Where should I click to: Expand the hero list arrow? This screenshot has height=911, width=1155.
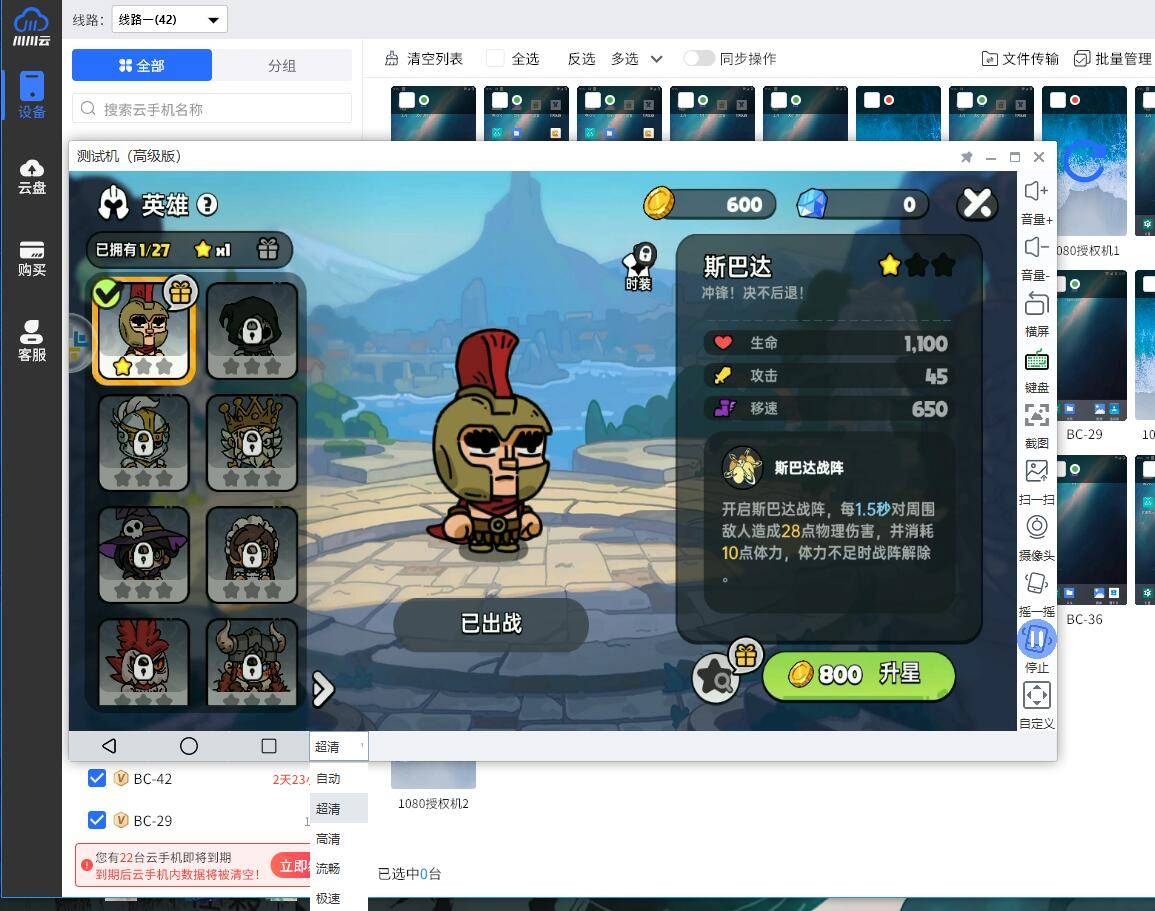(x=322, y=688)
